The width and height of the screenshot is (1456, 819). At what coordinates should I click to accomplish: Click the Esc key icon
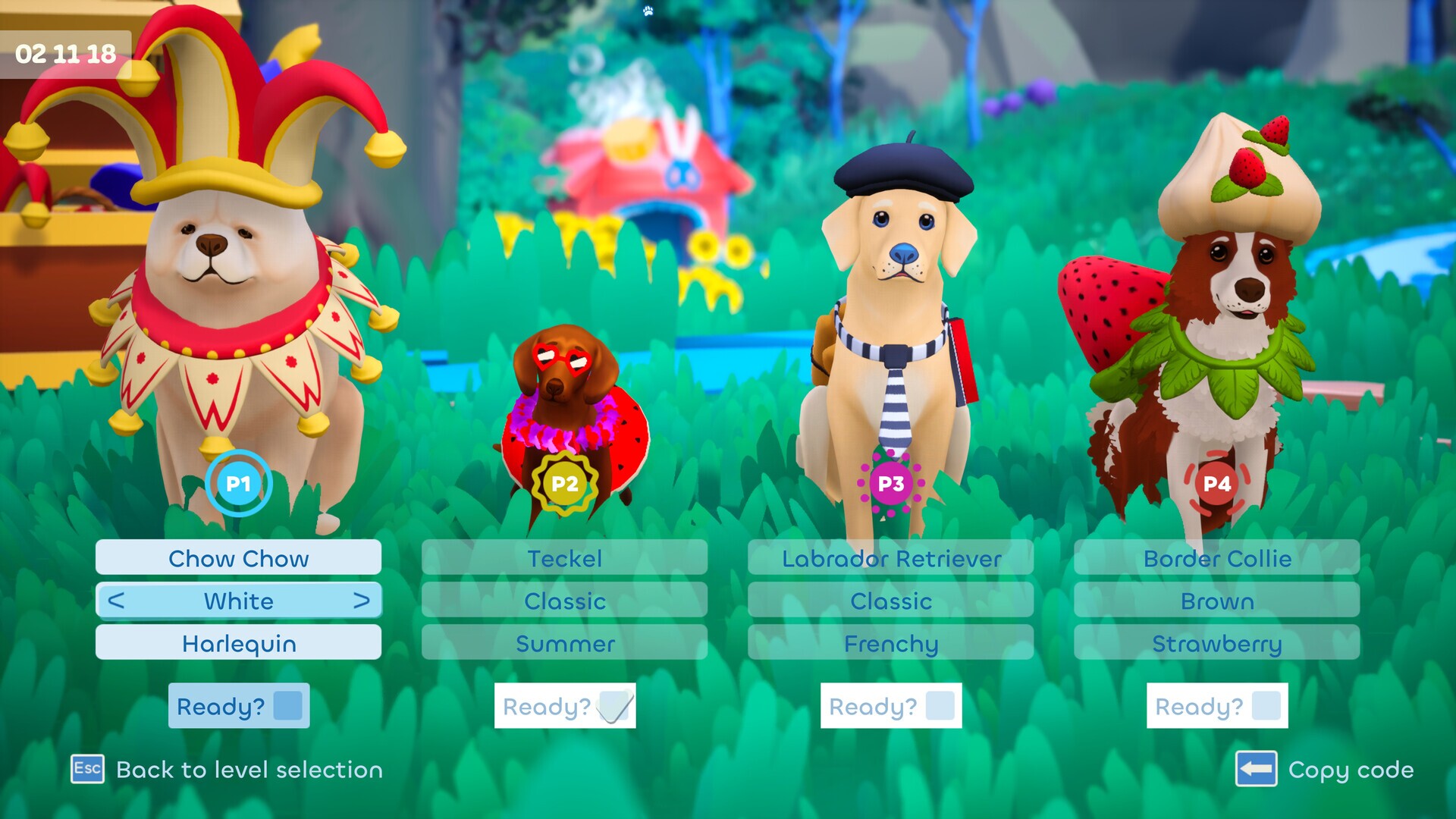(86, 770)
